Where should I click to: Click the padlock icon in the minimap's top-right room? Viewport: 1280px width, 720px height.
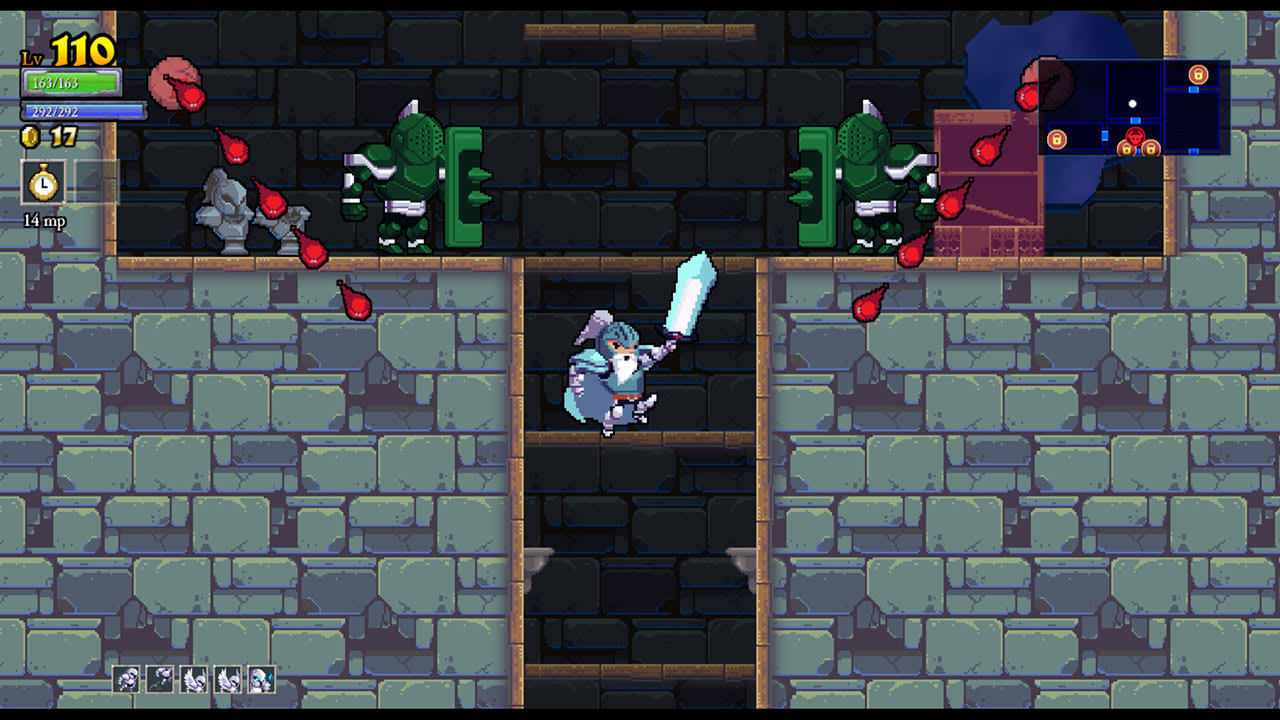click(x=1198, y=74)
